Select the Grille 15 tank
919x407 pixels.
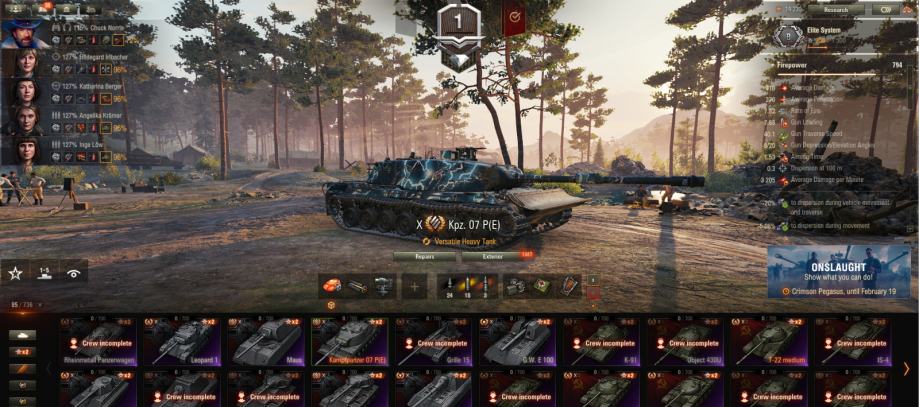436,341
